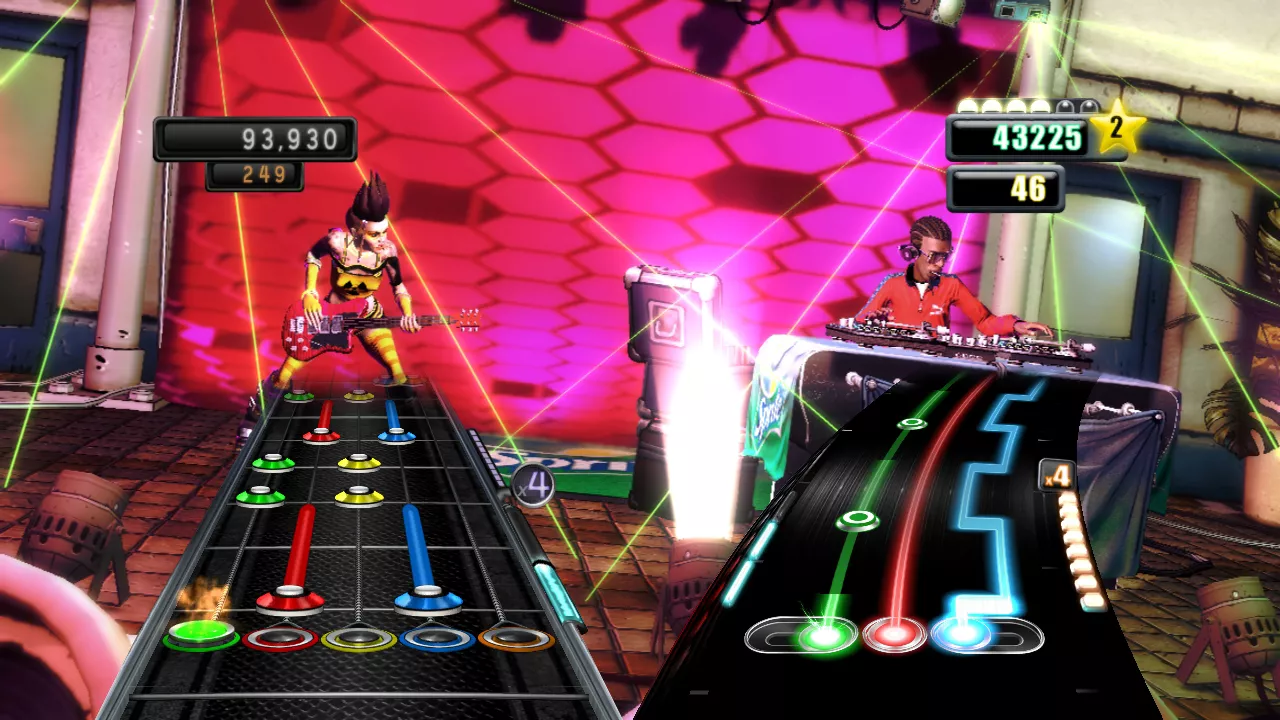1280x720 pixels.
Task: Tap the blue stream button on DJ track
Action: tap(962, 634)
